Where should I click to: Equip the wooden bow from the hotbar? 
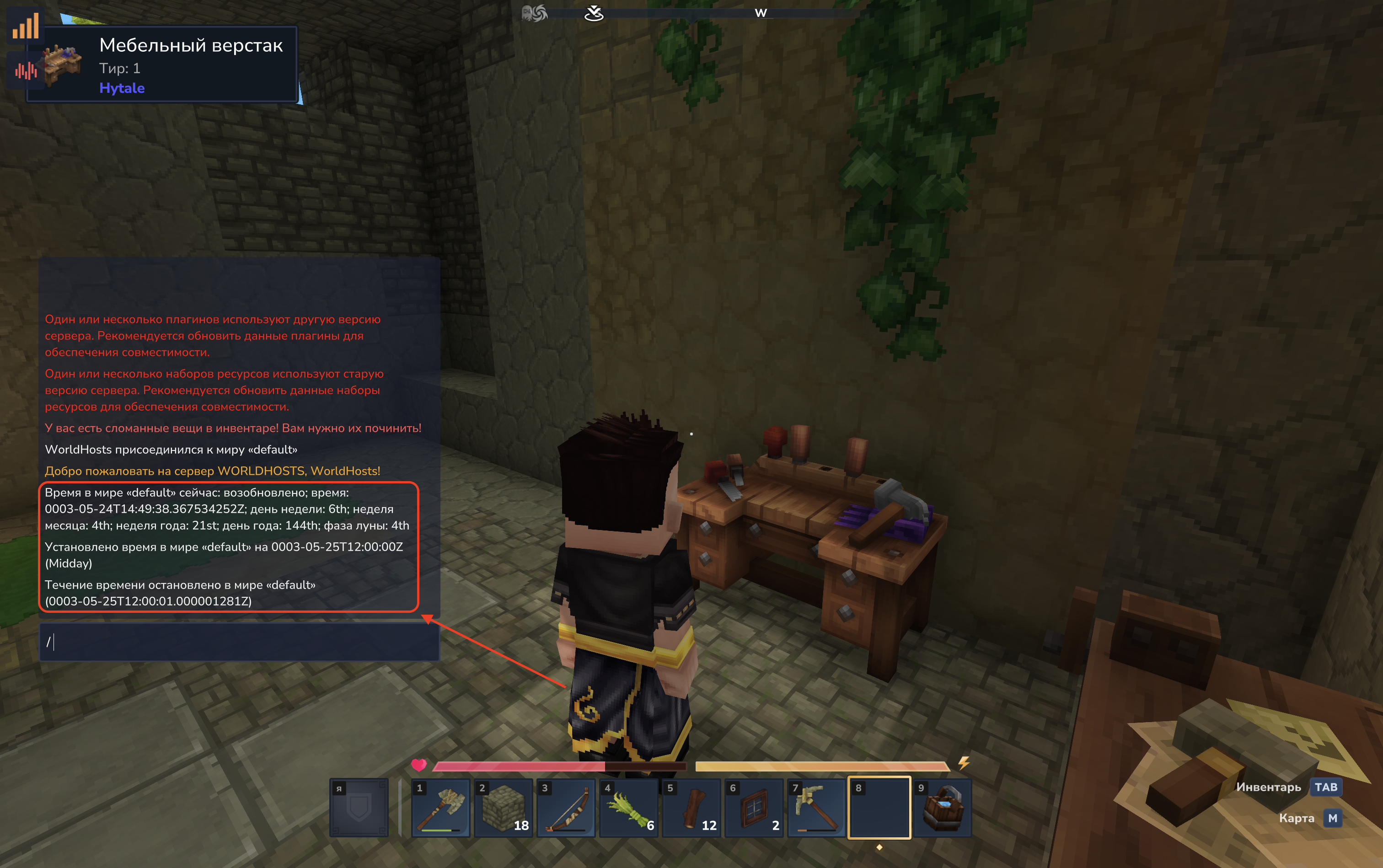(565, 808)
